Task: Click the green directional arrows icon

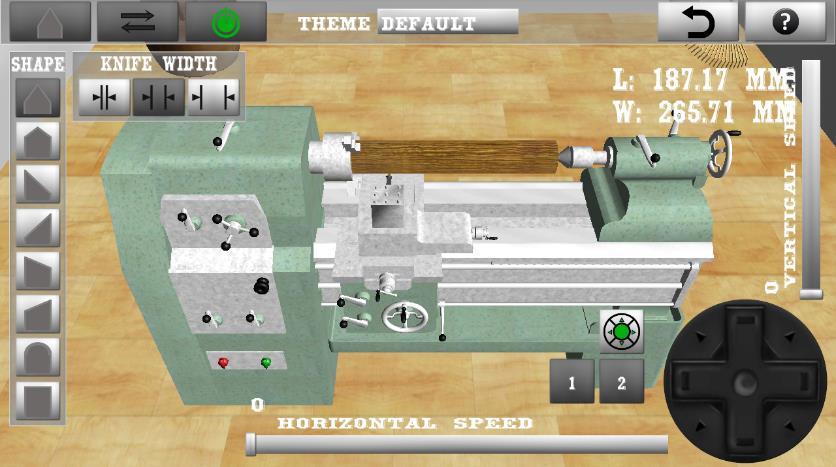Action: point(622,331)
